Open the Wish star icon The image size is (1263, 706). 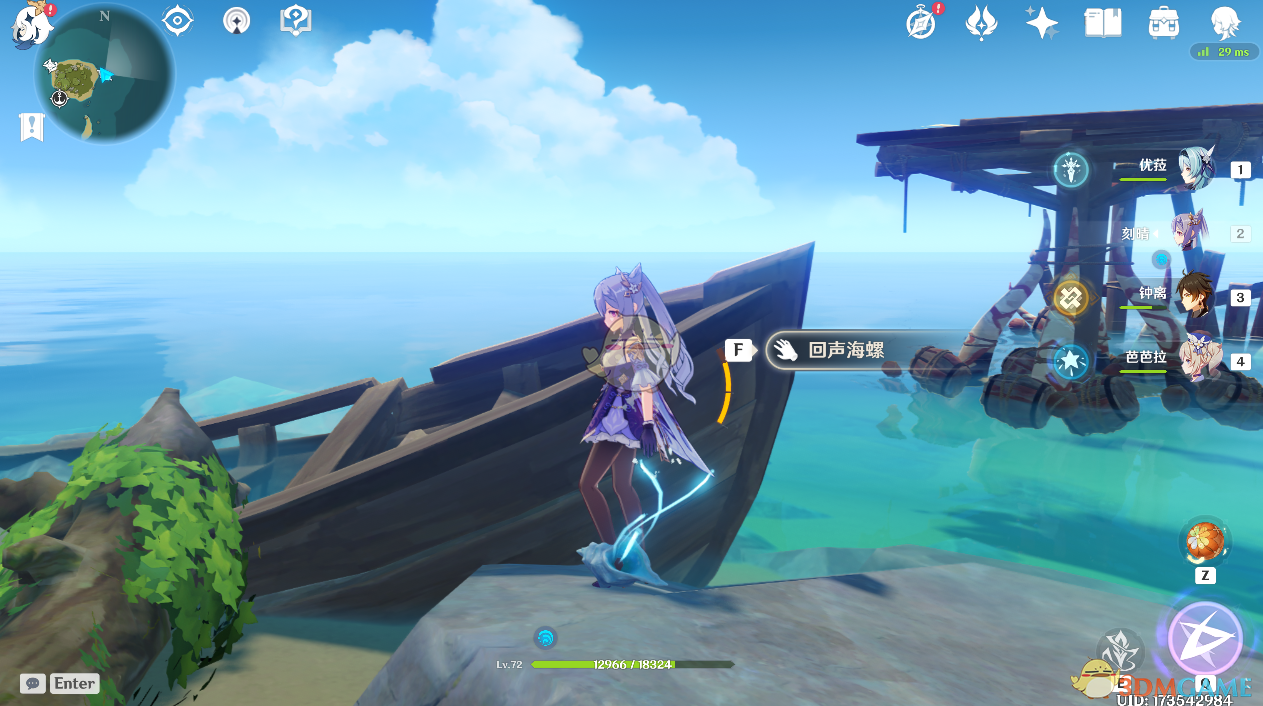point(1041,22)
